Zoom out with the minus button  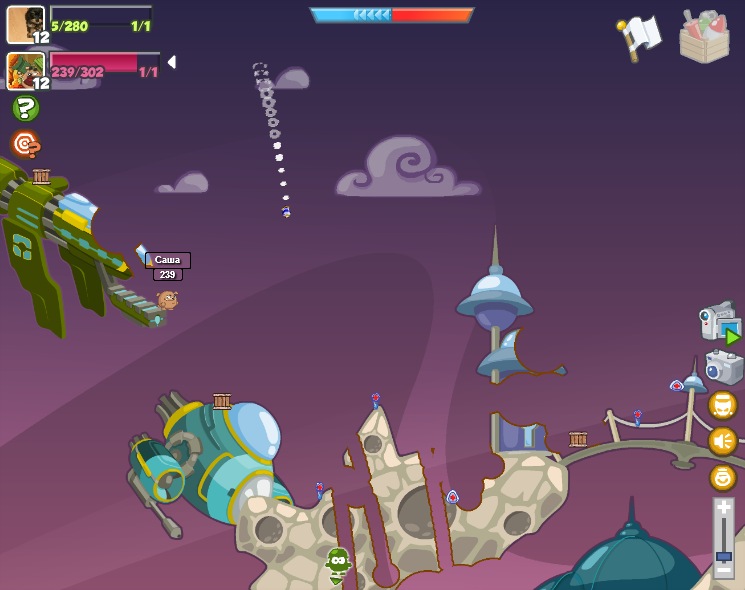pyautogui.click(x=723, y=571)
